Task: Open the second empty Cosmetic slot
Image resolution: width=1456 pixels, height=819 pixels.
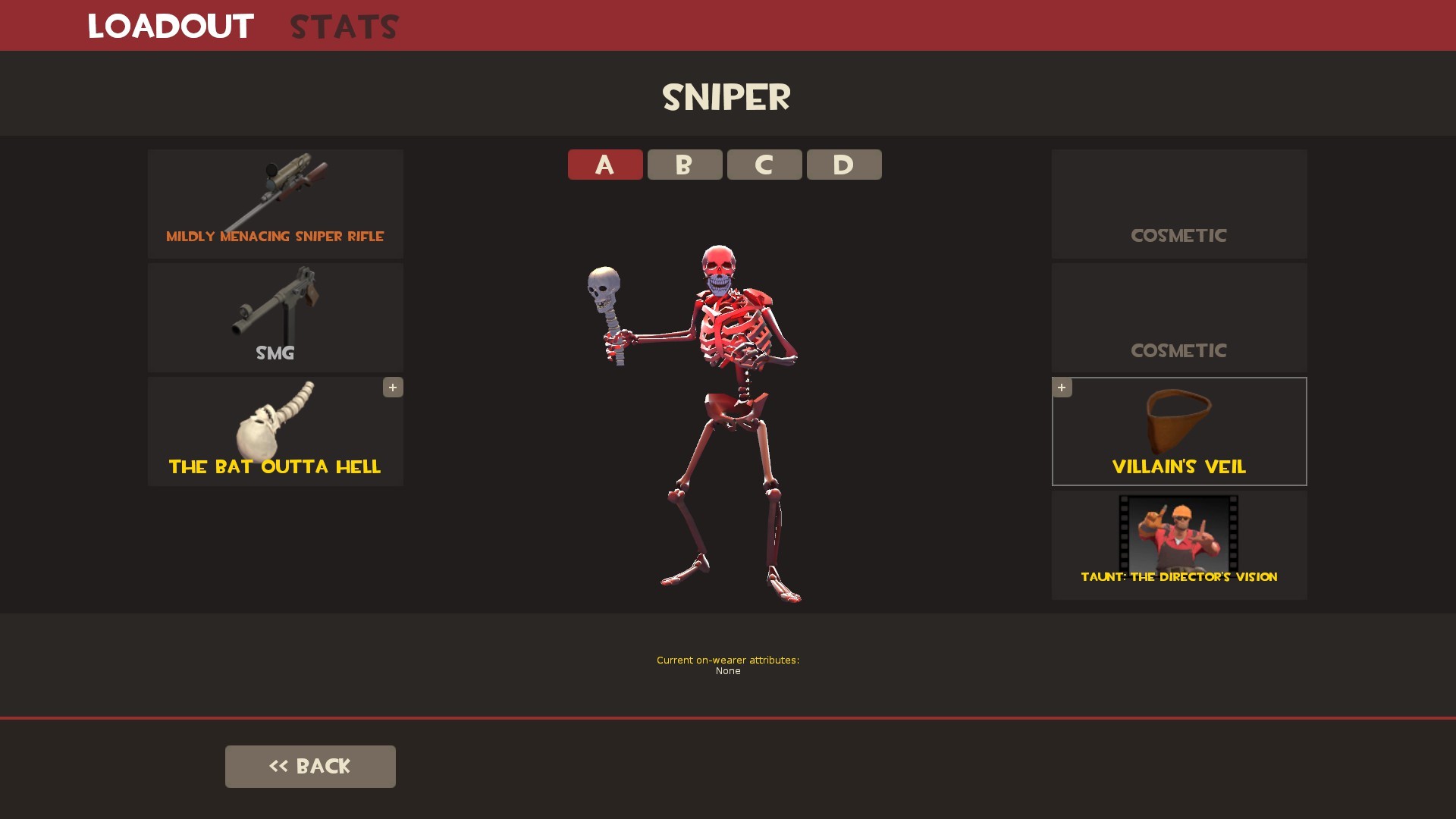Action: (x=1178, y=318)
